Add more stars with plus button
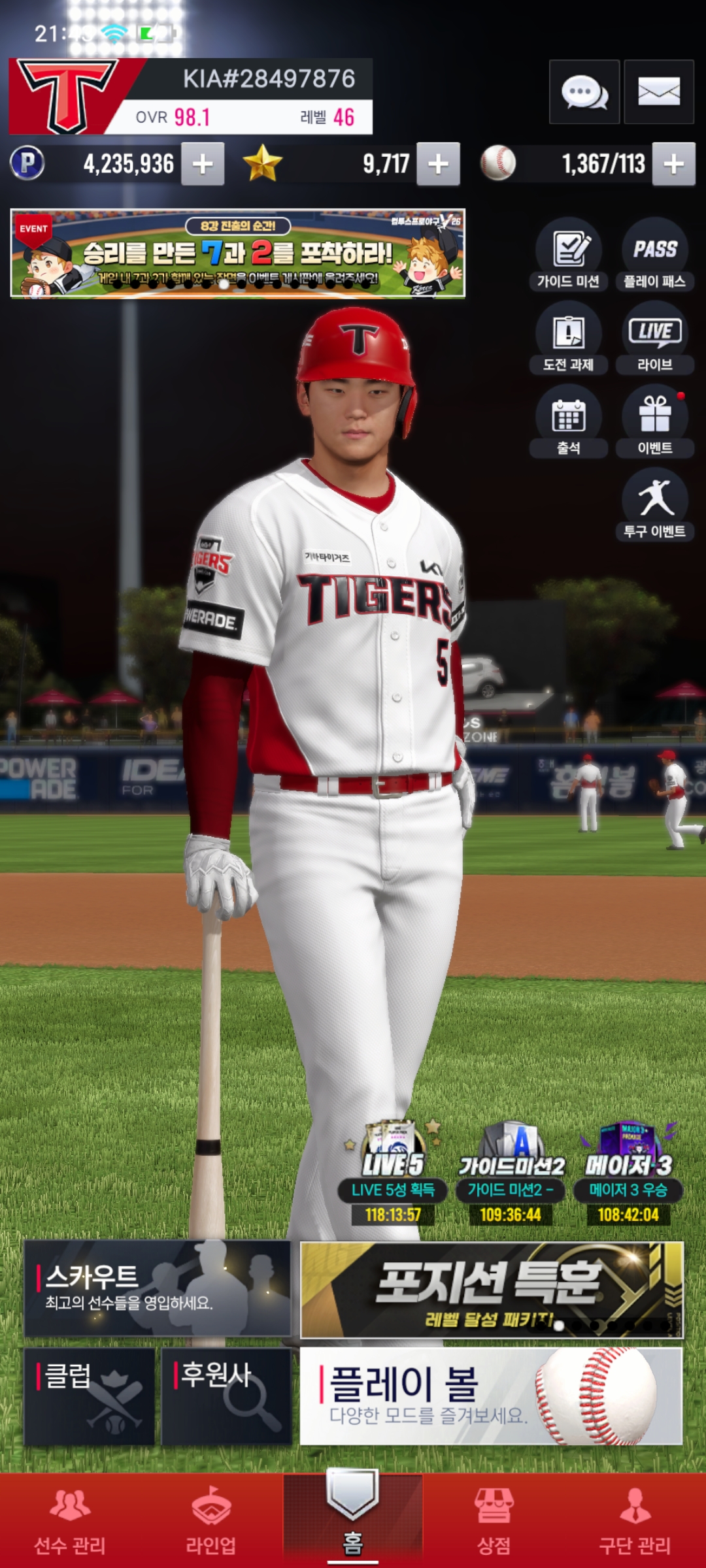706x1568 pixels. pyautogui.click(x=438, y=164)
